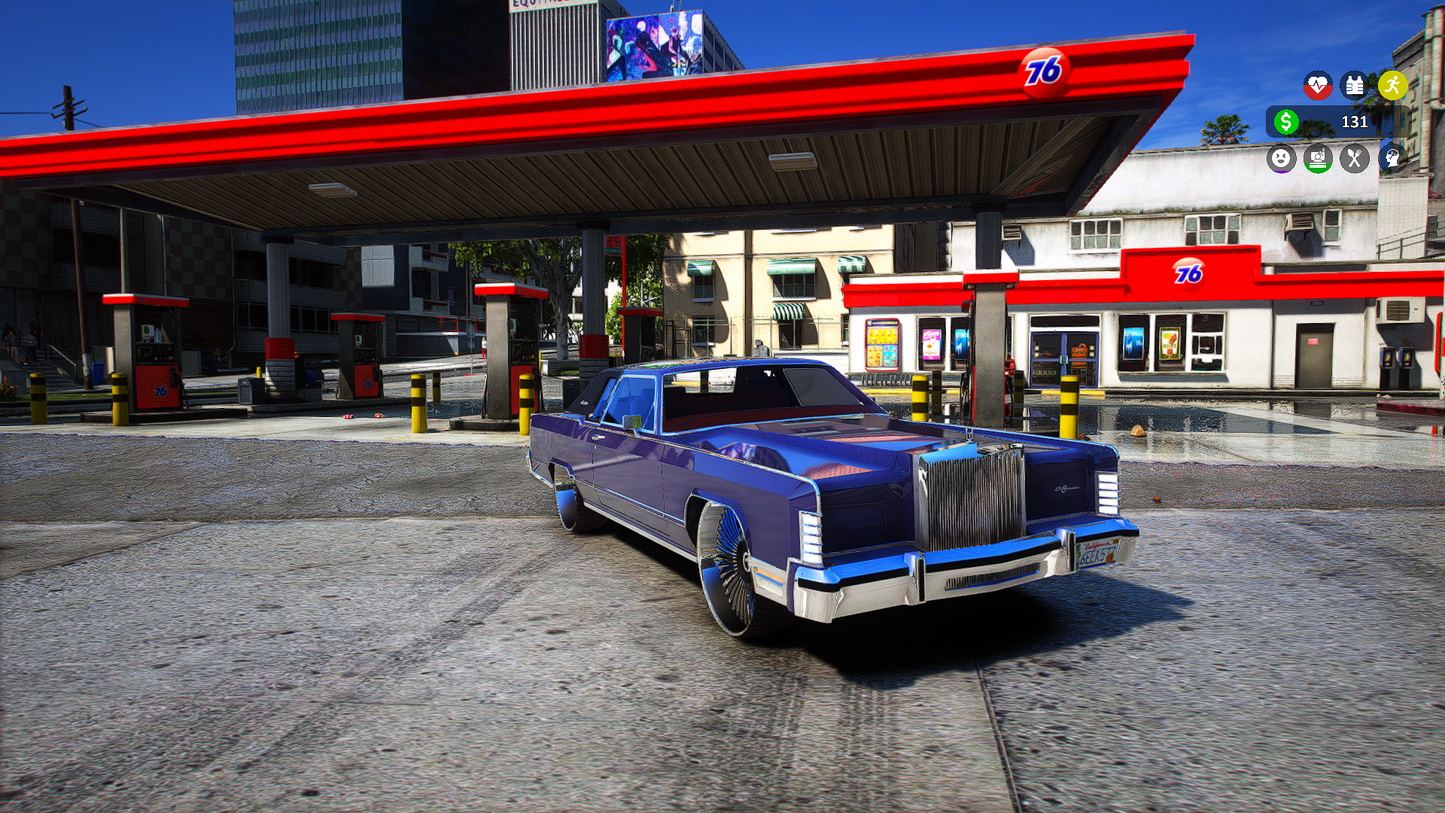Click the yellow stamina running icon

pos(1390,86)
